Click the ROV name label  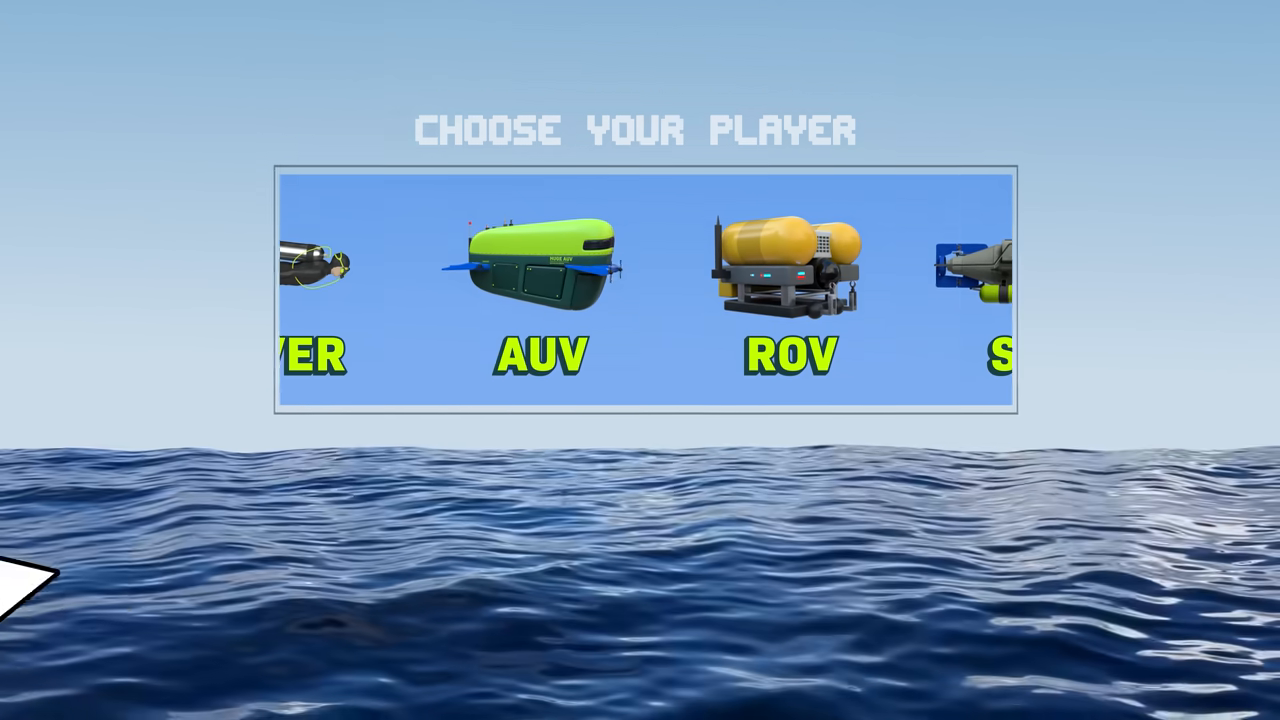(790, 355)
